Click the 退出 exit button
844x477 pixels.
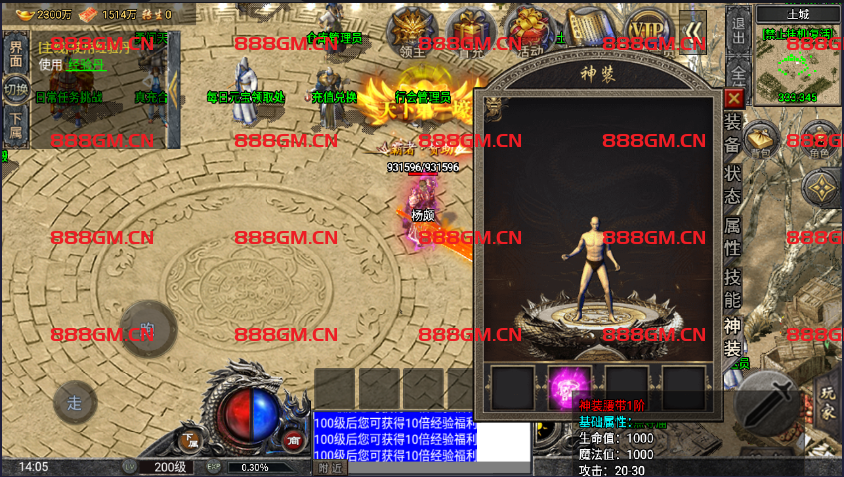738,31
